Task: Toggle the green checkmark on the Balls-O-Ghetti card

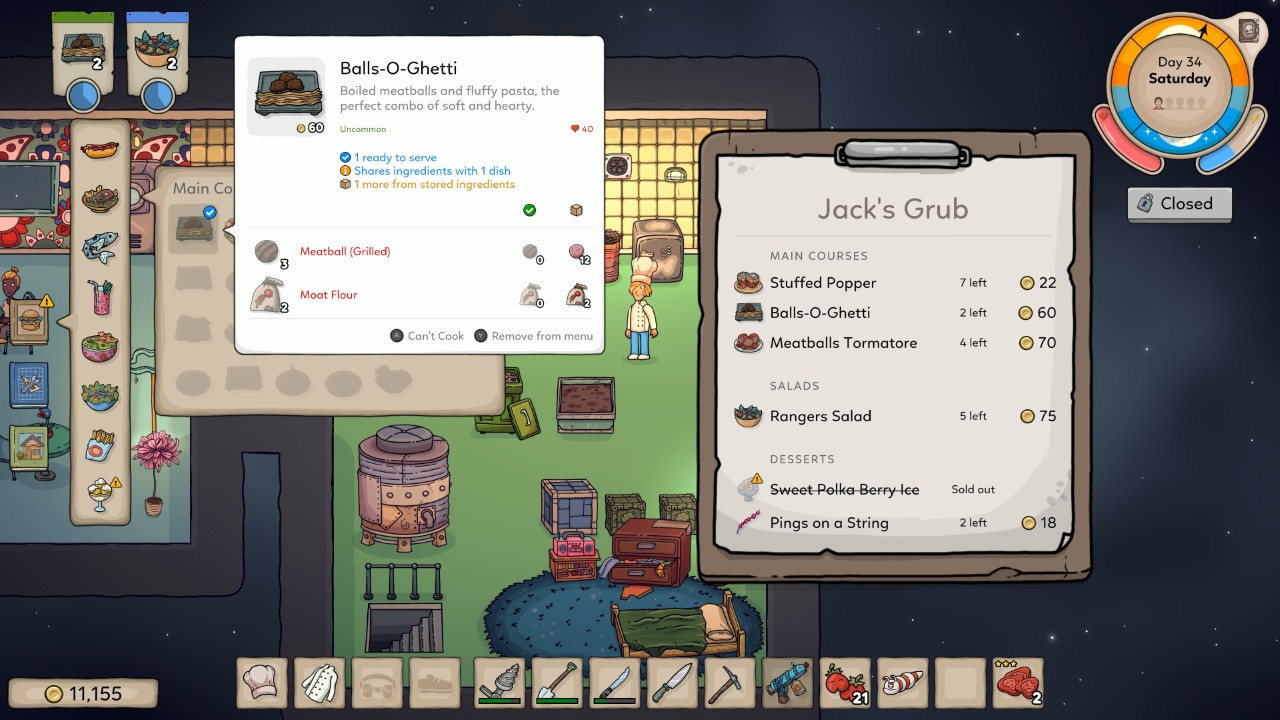Action: click(530, 210)
